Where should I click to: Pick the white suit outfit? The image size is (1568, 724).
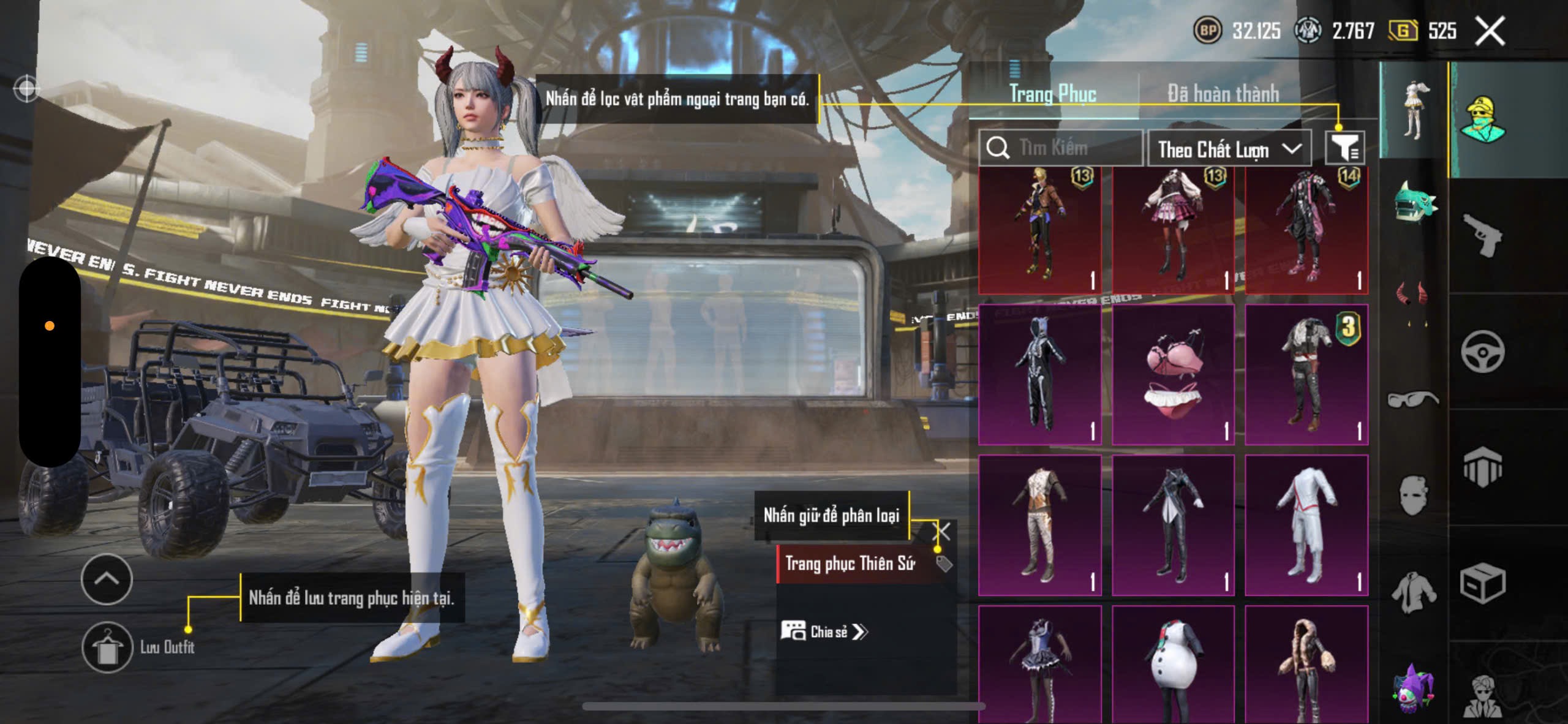coord(1306,525)
